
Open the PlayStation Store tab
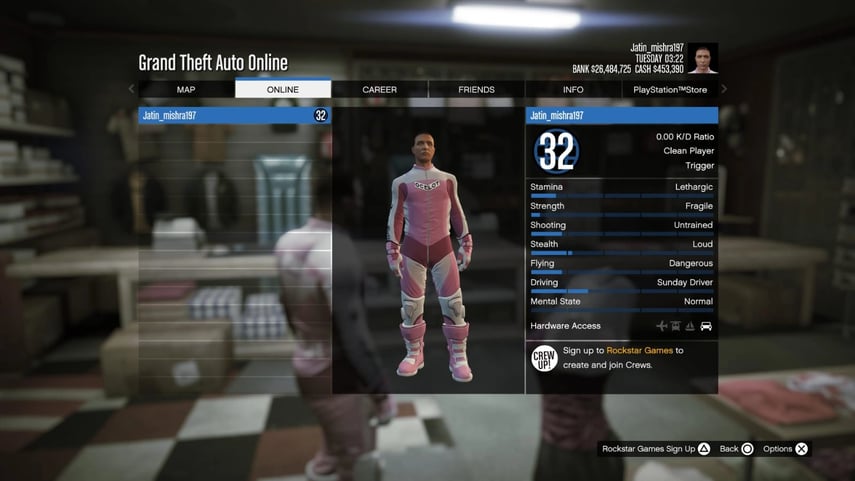coord(669,89)
